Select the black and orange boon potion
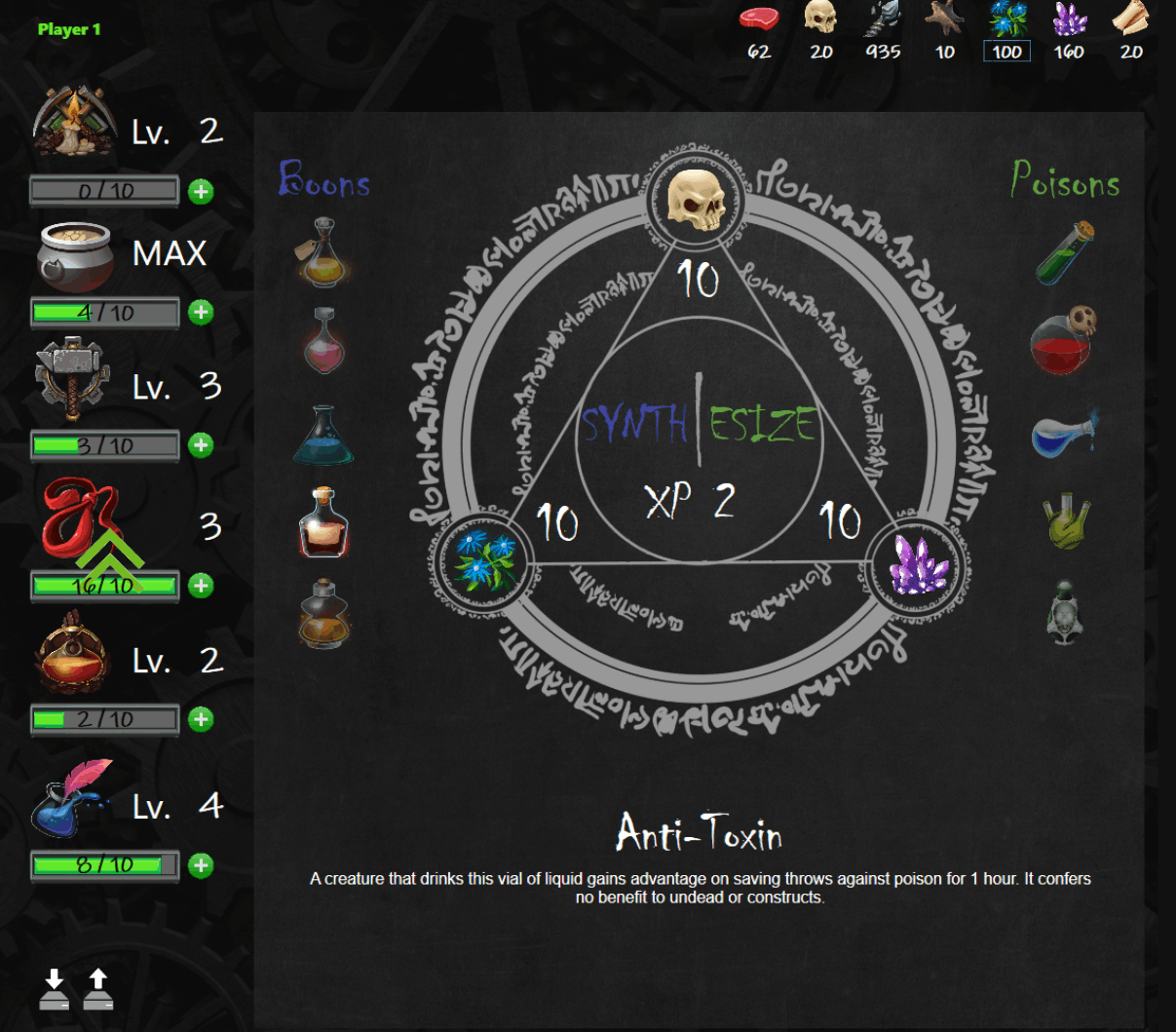Screen dimensions: 1176x1032 (x=323, y=614)
